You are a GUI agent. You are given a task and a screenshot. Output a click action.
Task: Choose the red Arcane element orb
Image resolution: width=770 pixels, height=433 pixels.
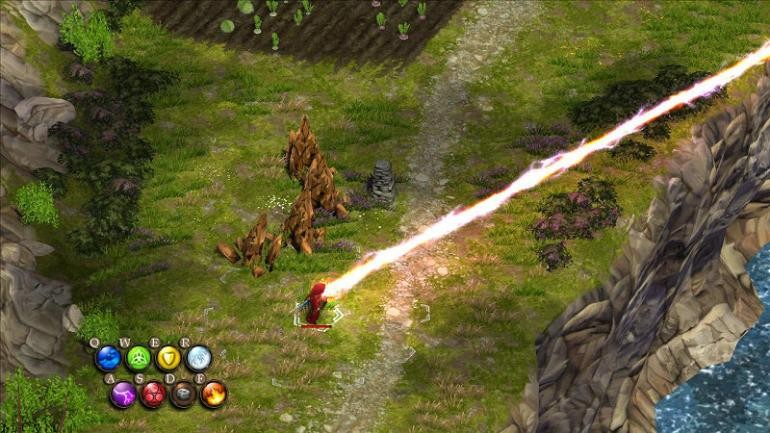153,394
